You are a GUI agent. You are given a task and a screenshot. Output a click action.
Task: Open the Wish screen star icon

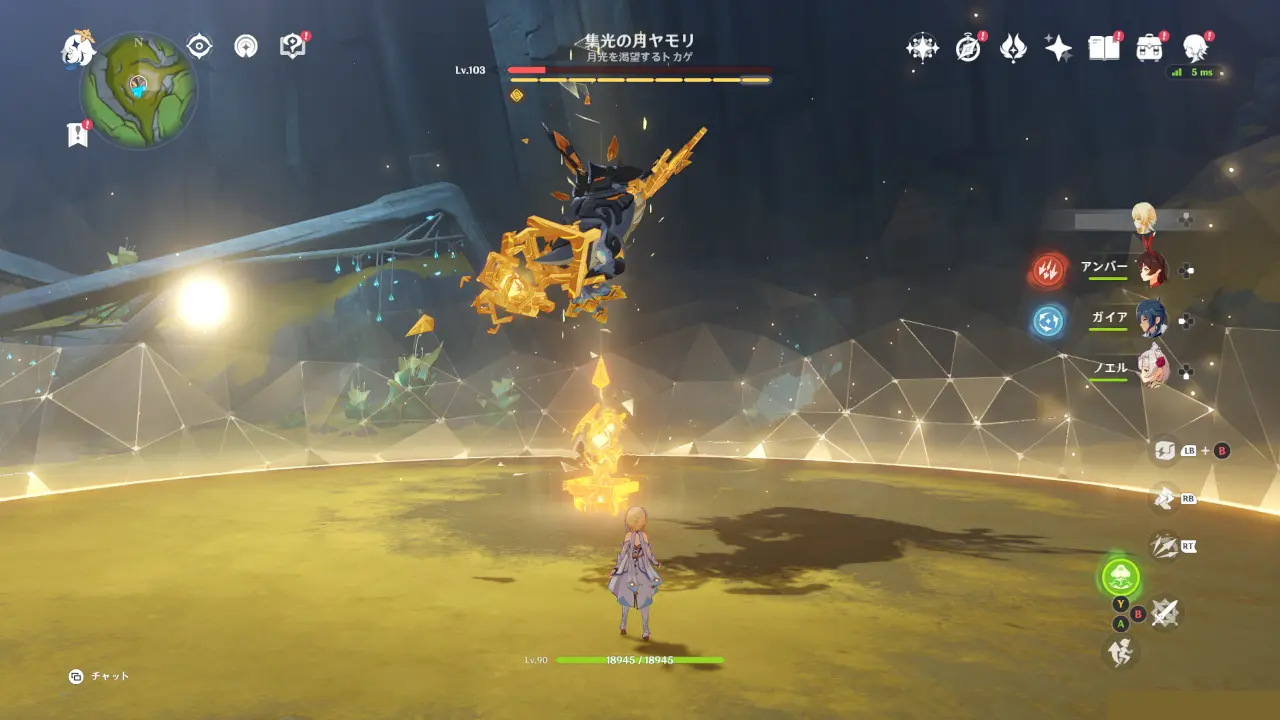[1056, 47]
